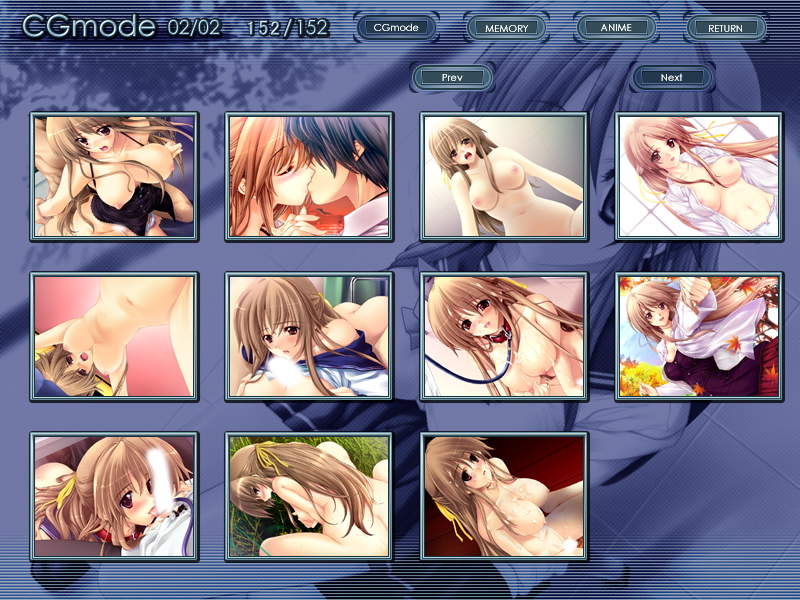Go to the previous gallery page with Prev
Image resolution: width=800 pixels, height=600 pixels.
click(x=451, y=77)
